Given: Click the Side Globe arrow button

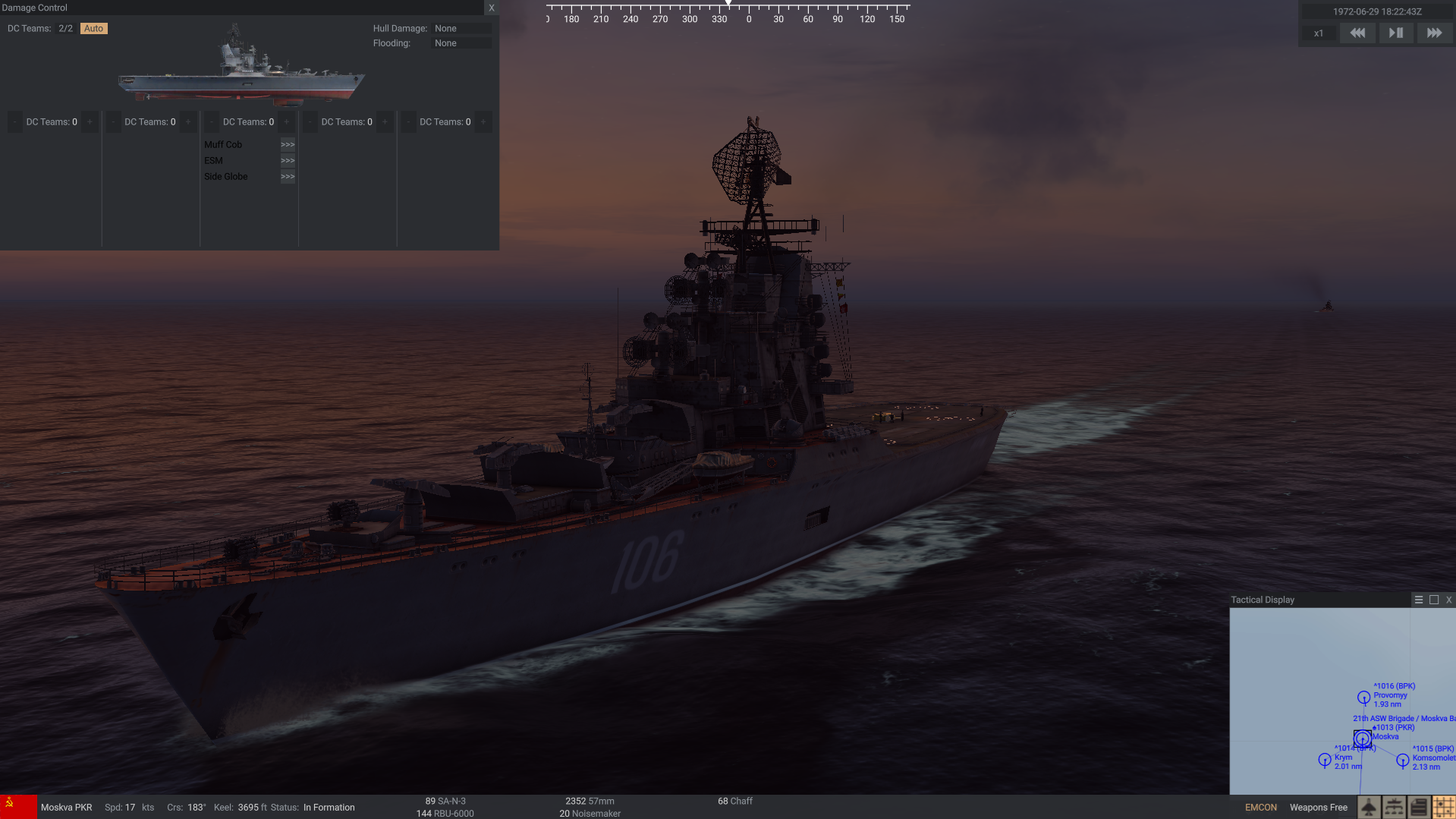Looking at the screenshot, I should tap(288, 177).
